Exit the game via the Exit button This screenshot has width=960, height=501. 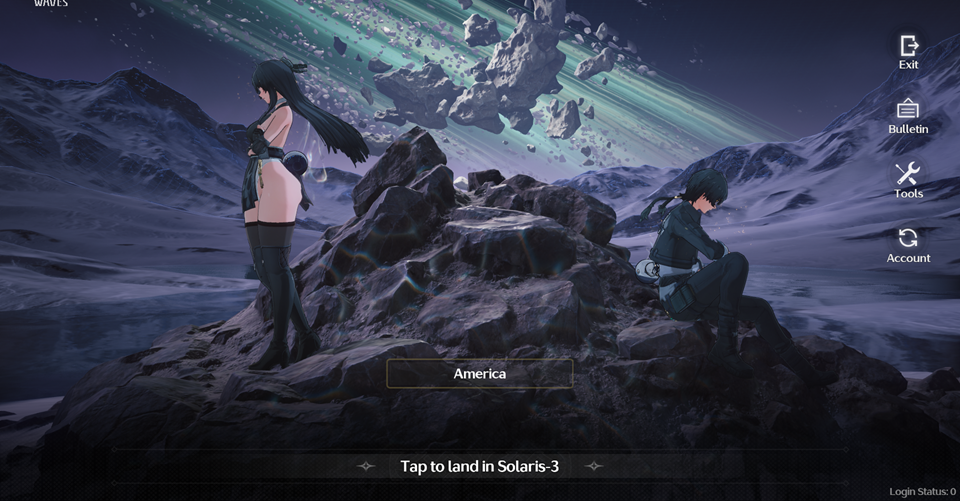point(908,50)
